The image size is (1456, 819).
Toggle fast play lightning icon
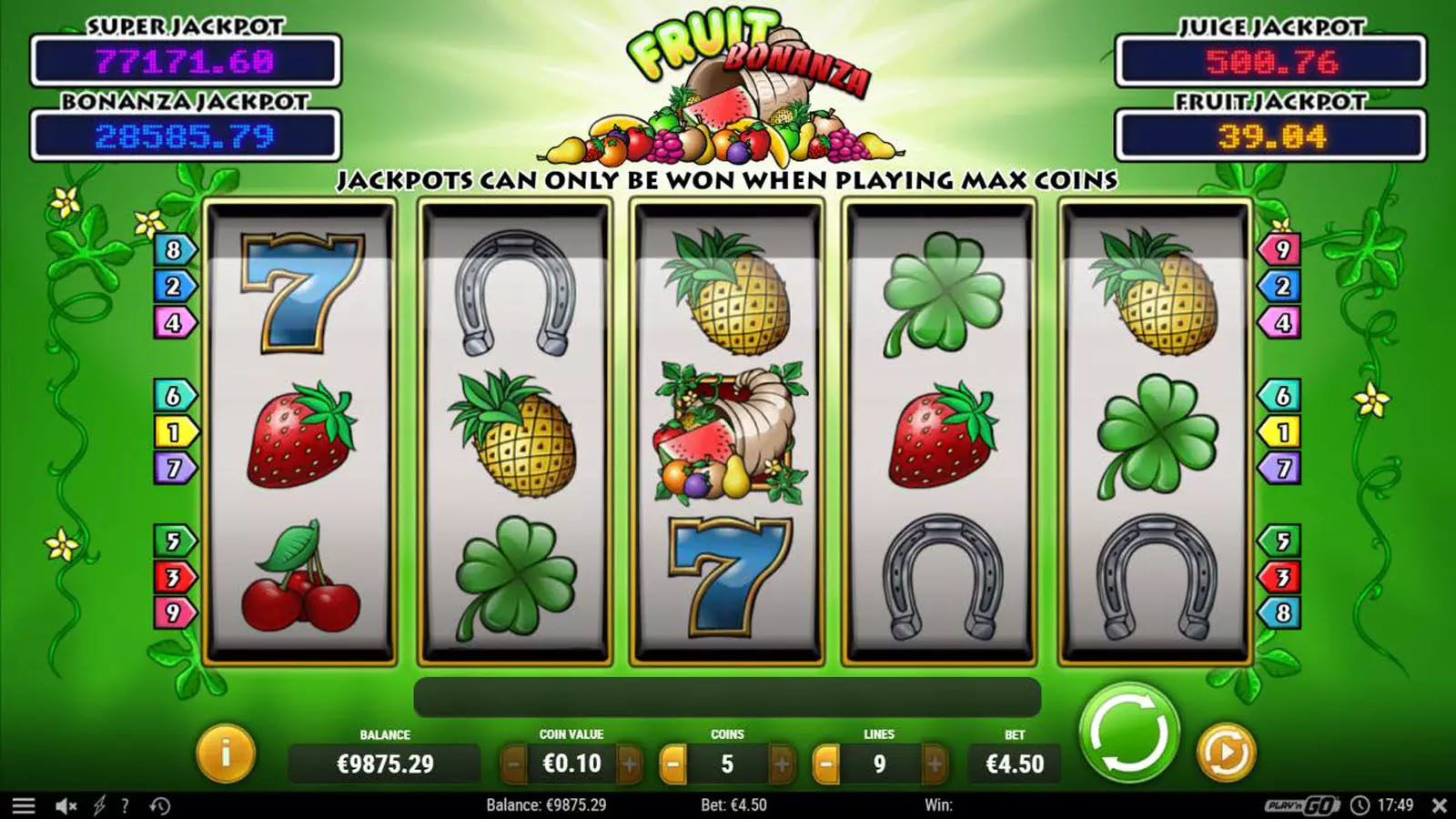pyautogui.click(x=99, y=805)
